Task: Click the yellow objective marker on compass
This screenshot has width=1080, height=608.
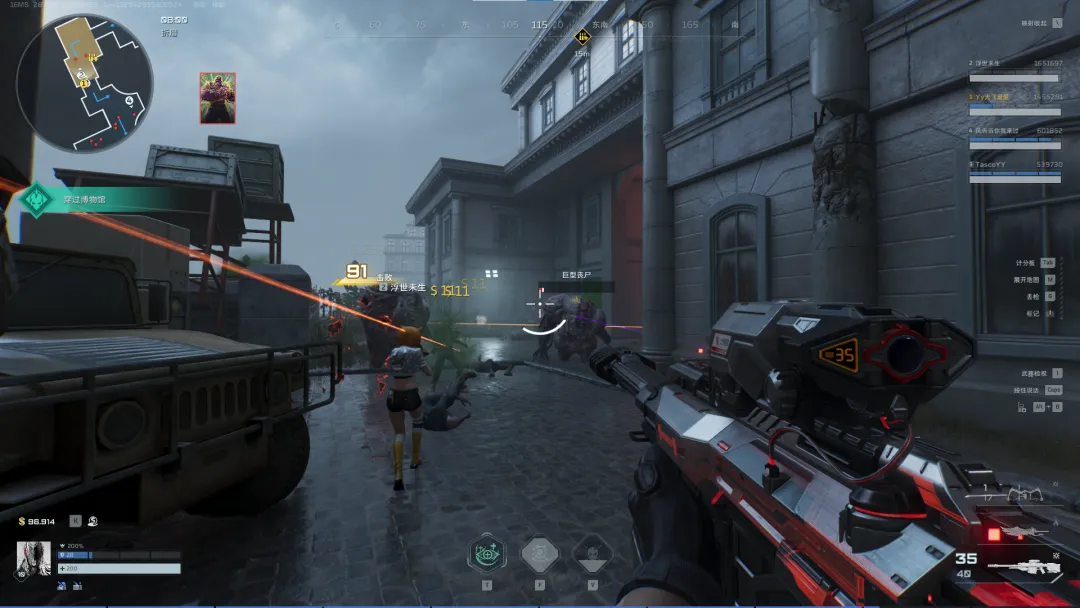Action: click(x=582, y=38)
